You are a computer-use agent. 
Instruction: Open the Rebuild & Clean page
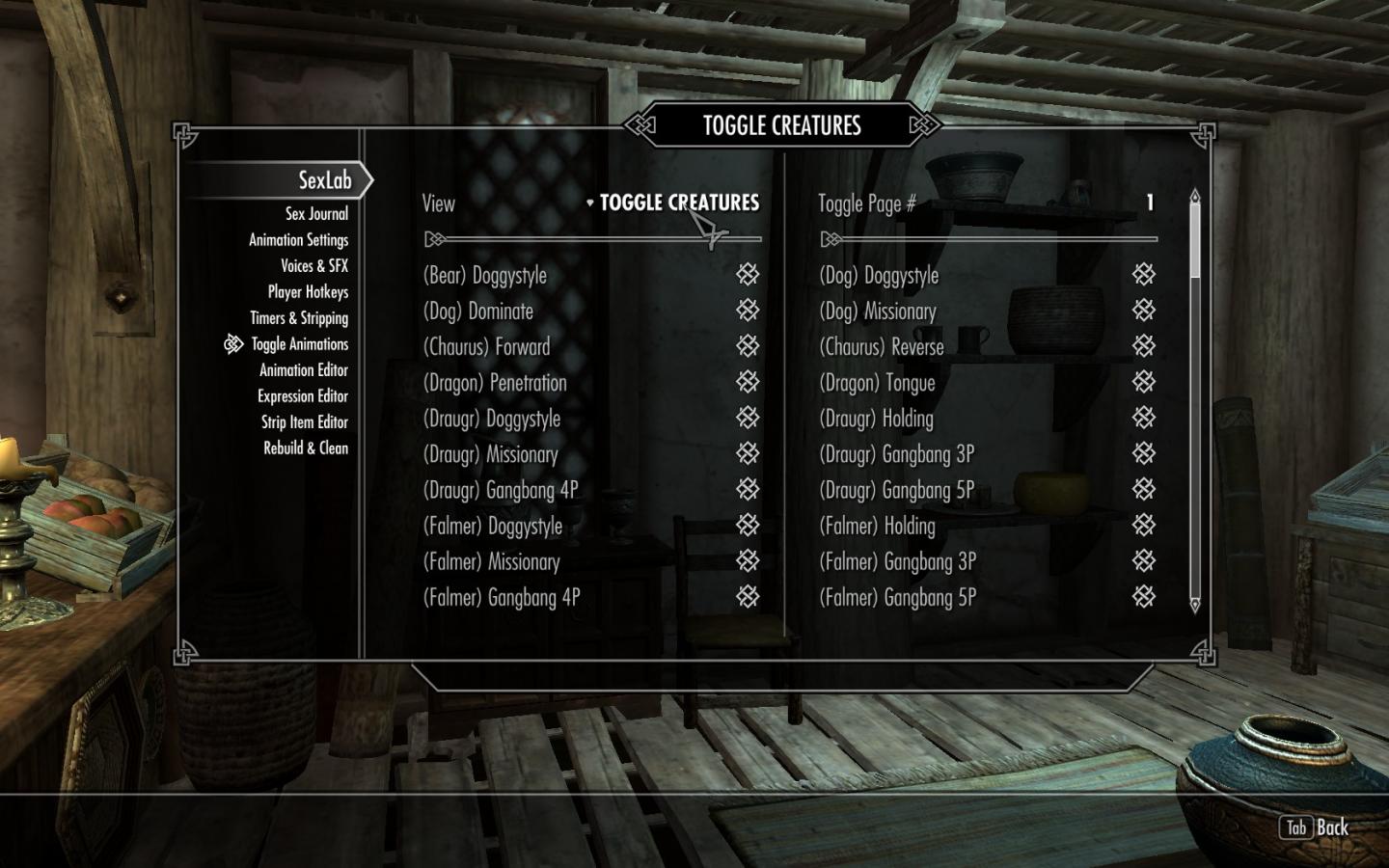pos(306,448)
